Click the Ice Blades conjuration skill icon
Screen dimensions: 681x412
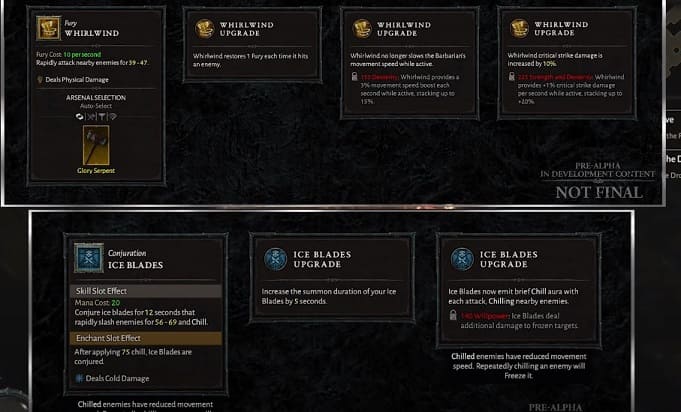(89, 259)
